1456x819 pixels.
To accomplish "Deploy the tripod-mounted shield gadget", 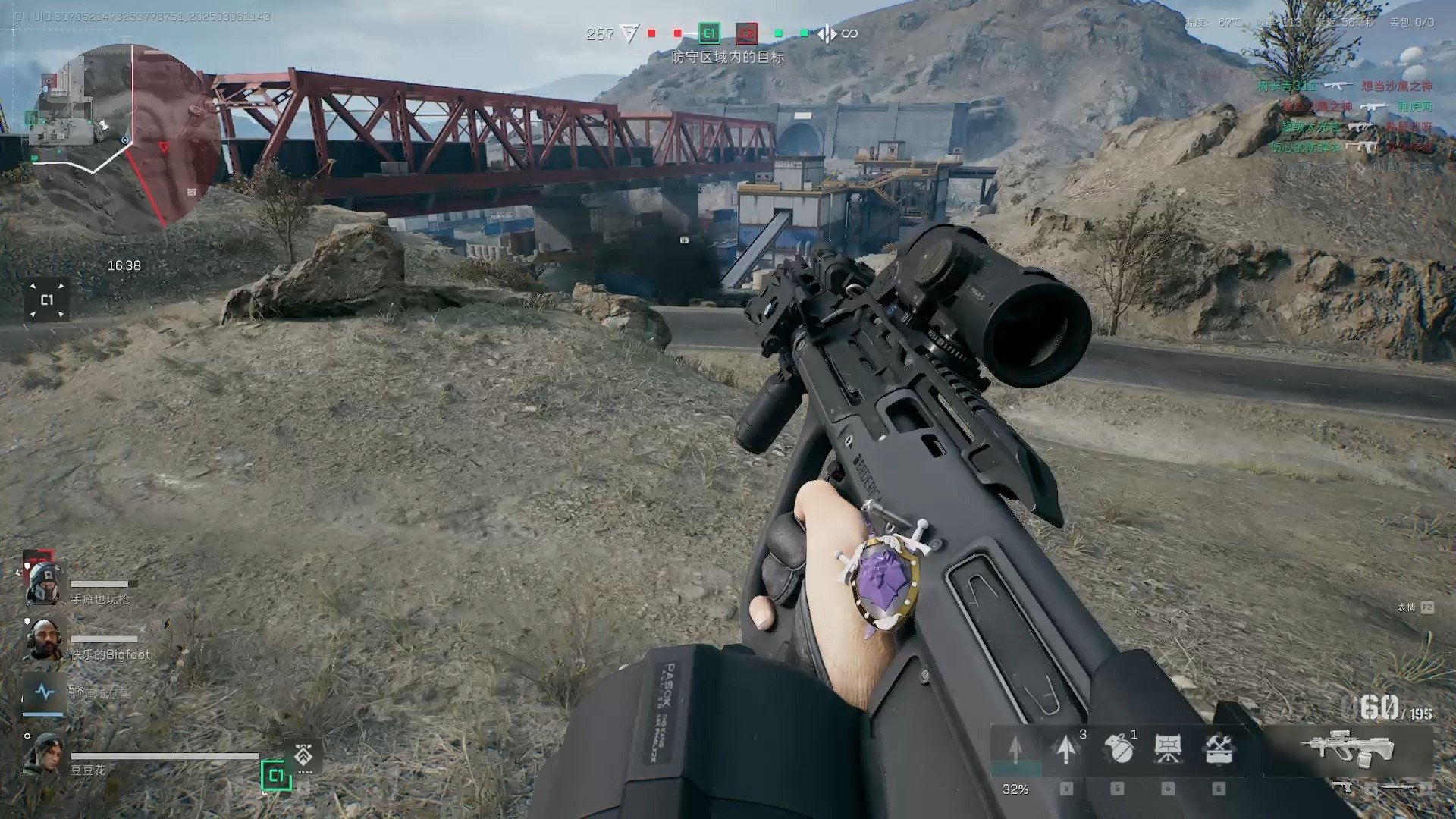I will [1168, 749].
